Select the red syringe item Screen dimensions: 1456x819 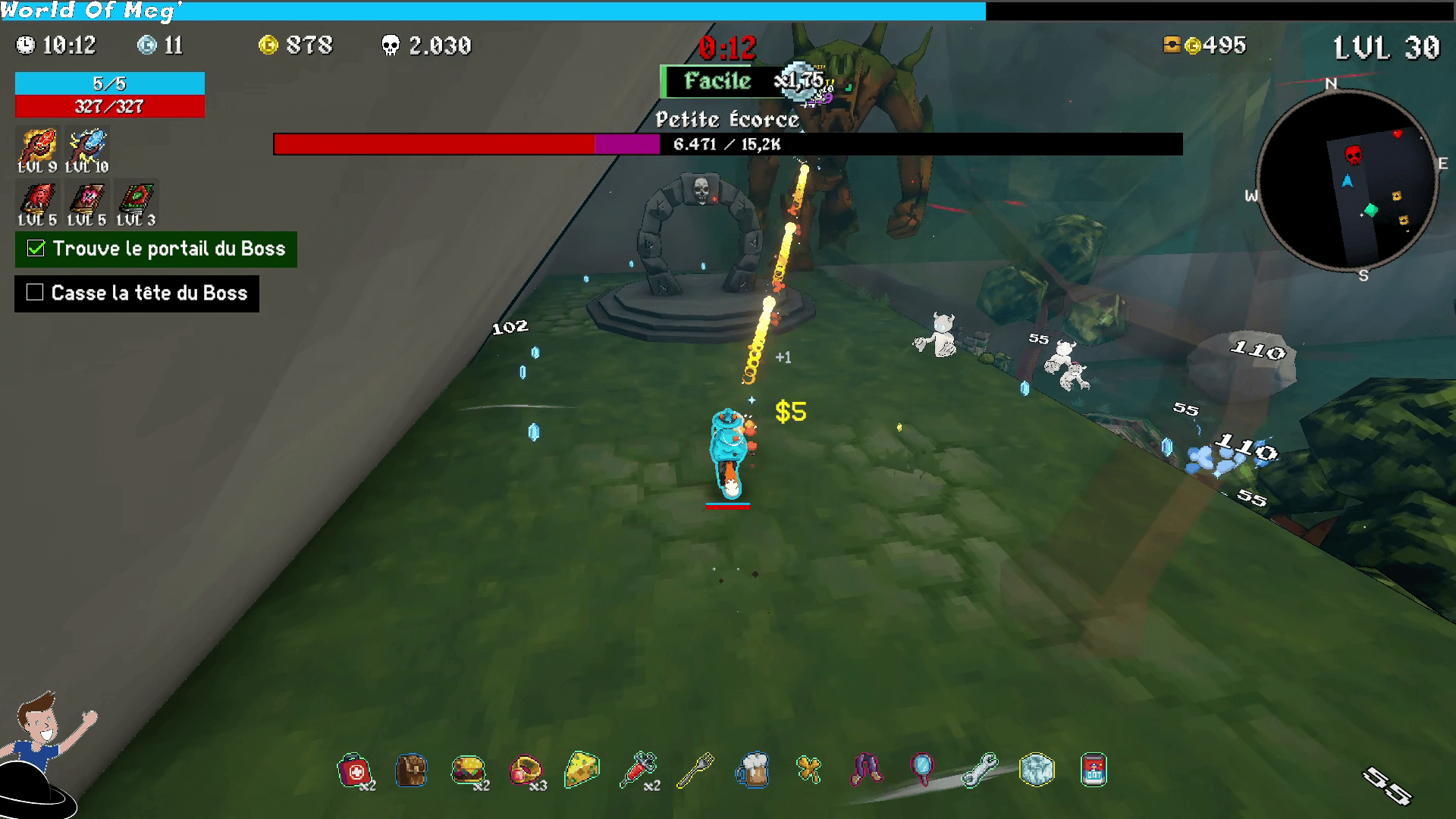pos(639,770)
